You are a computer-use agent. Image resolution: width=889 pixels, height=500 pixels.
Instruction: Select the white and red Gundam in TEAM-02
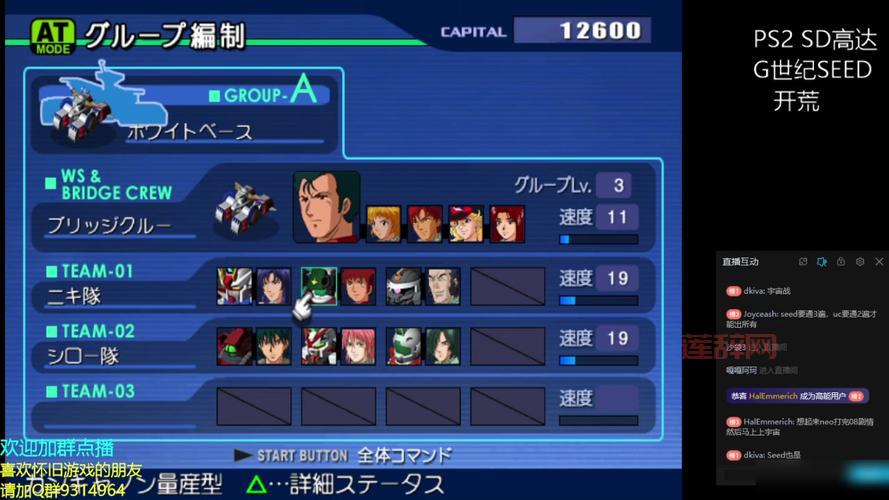coord(319,346)
